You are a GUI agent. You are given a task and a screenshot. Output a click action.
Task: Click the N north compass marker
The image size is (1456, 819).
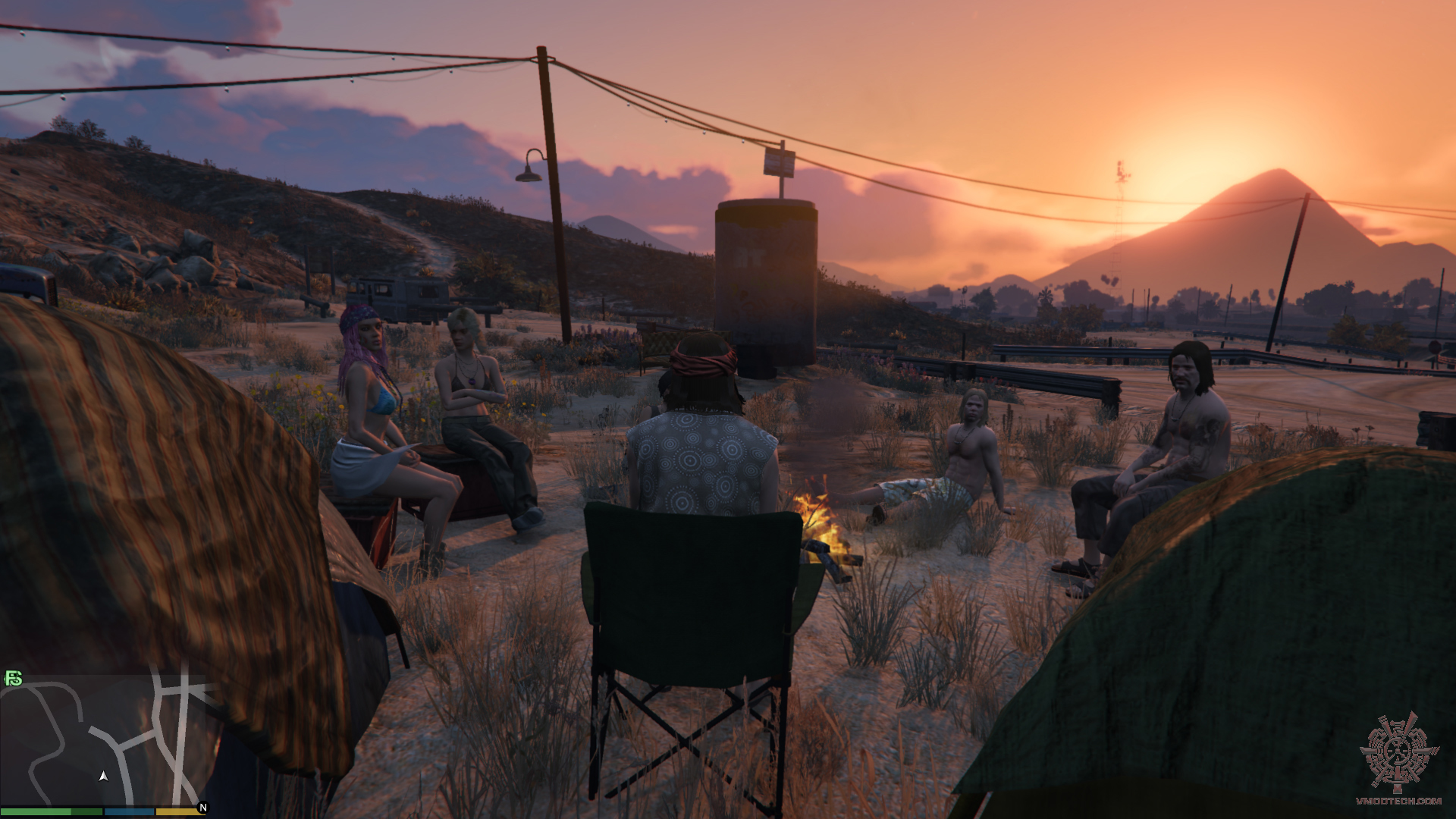point(202,808)
